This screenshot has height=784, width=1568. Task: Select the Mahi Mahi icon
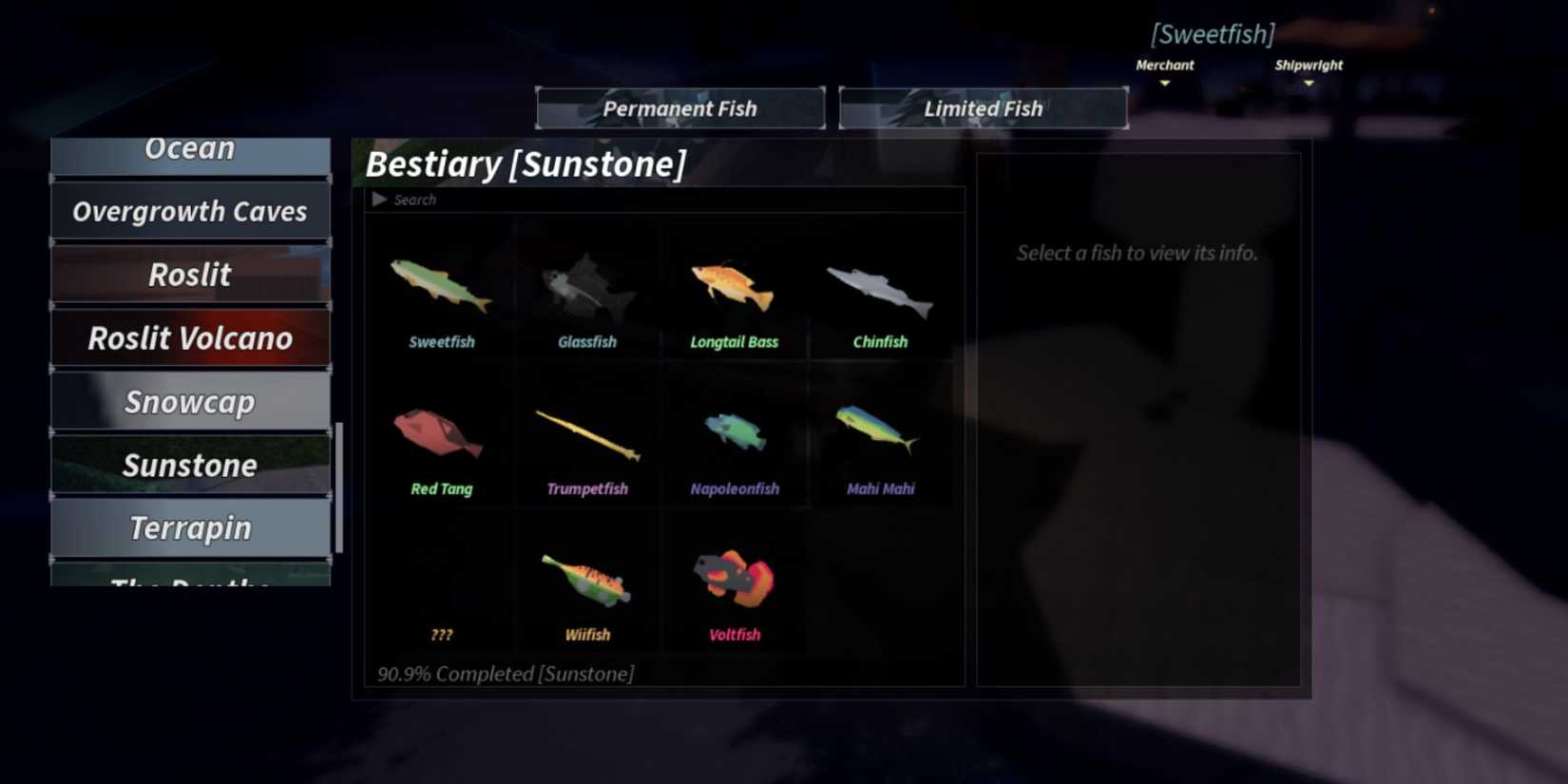click(880, 432)
